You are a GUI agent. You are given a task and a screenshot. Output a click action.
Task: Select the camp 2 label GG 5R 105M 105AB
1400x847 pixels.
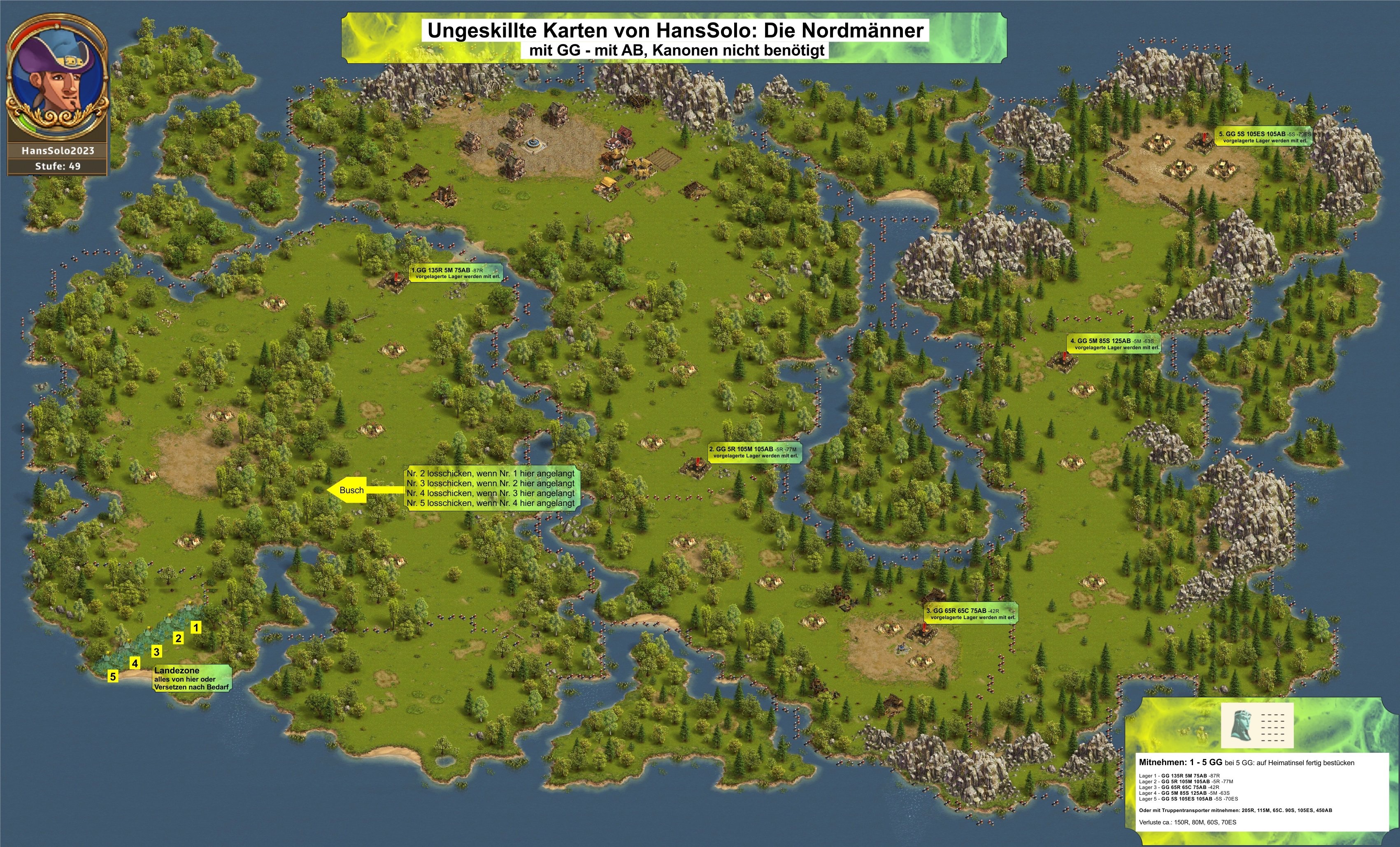pyautogui.click(x=755, y=452)
